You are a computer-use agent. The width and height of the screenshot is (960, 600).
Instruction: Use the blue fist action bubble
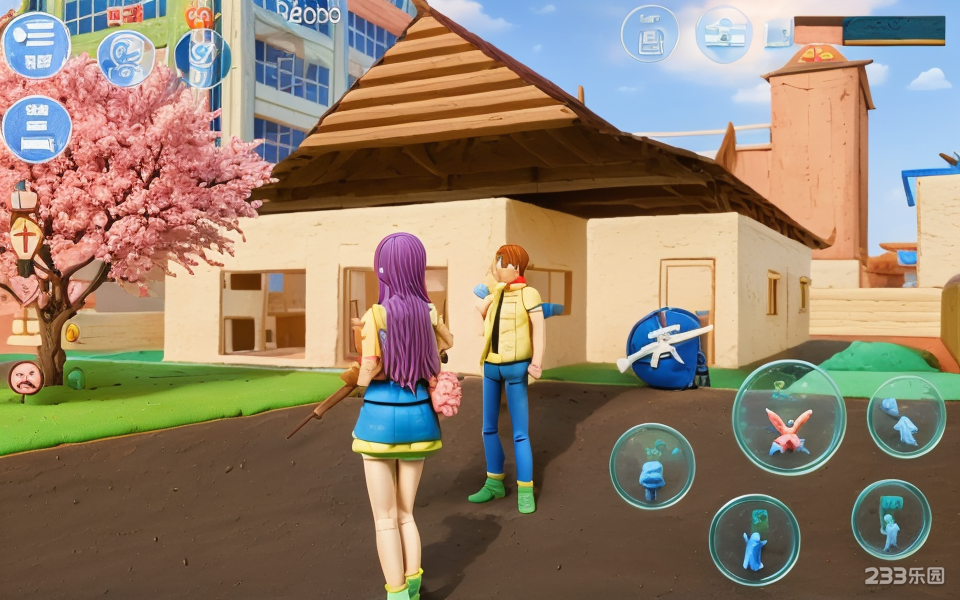point(652,466)
